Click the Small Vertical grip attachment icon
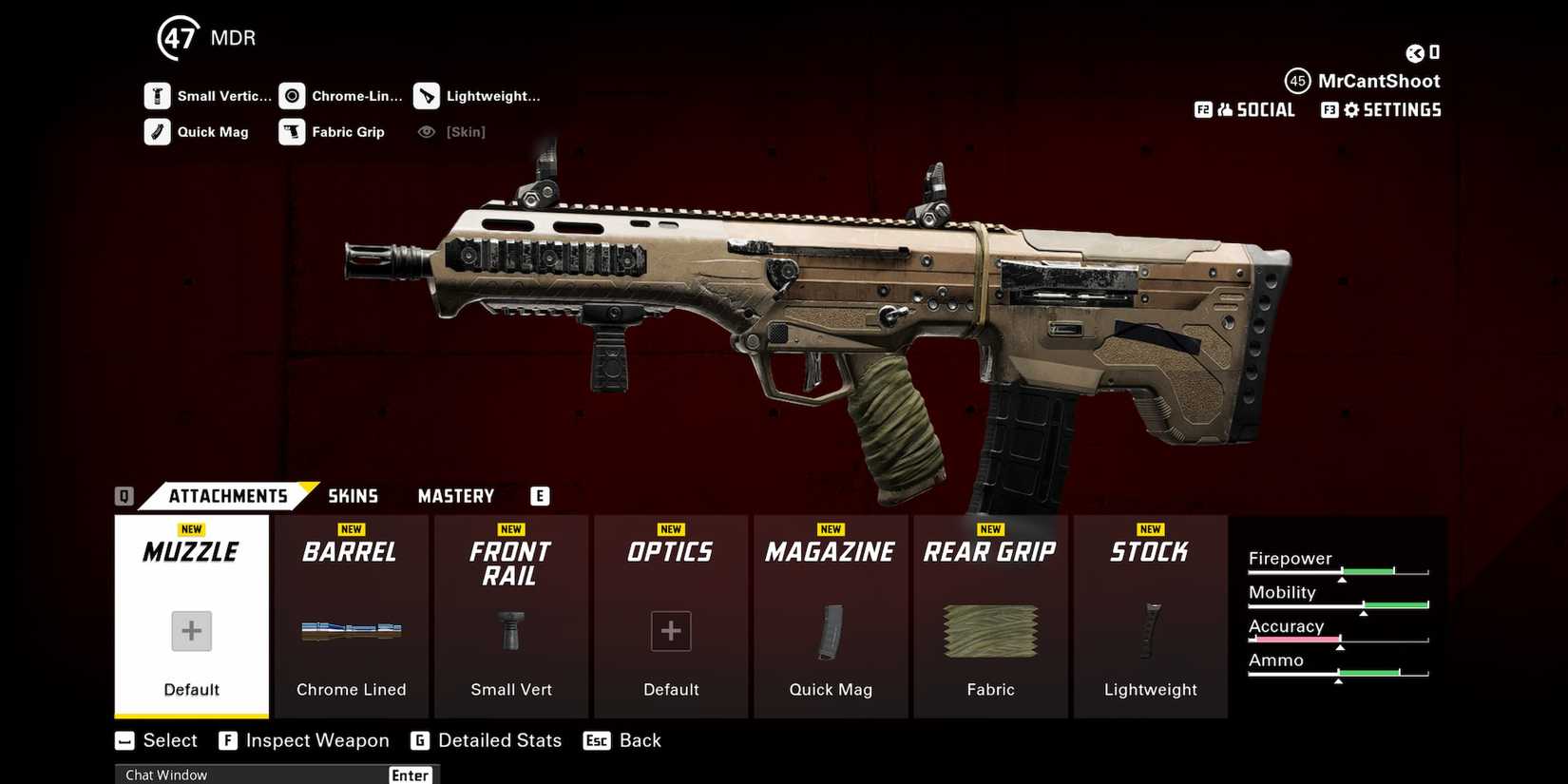 pyautogui.click(x=158, y=95)
